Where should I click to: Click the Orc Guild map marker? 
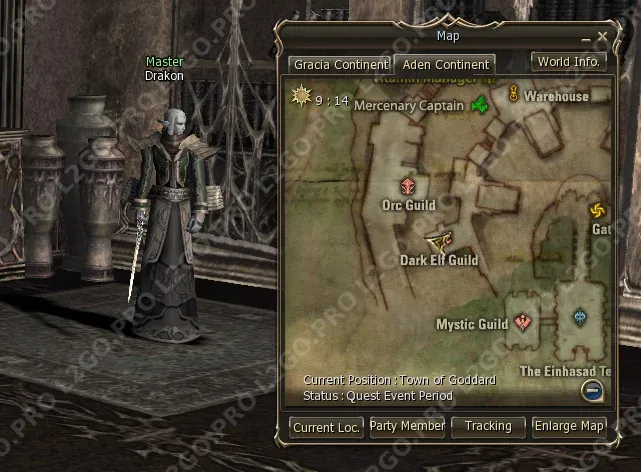point(408,186)
